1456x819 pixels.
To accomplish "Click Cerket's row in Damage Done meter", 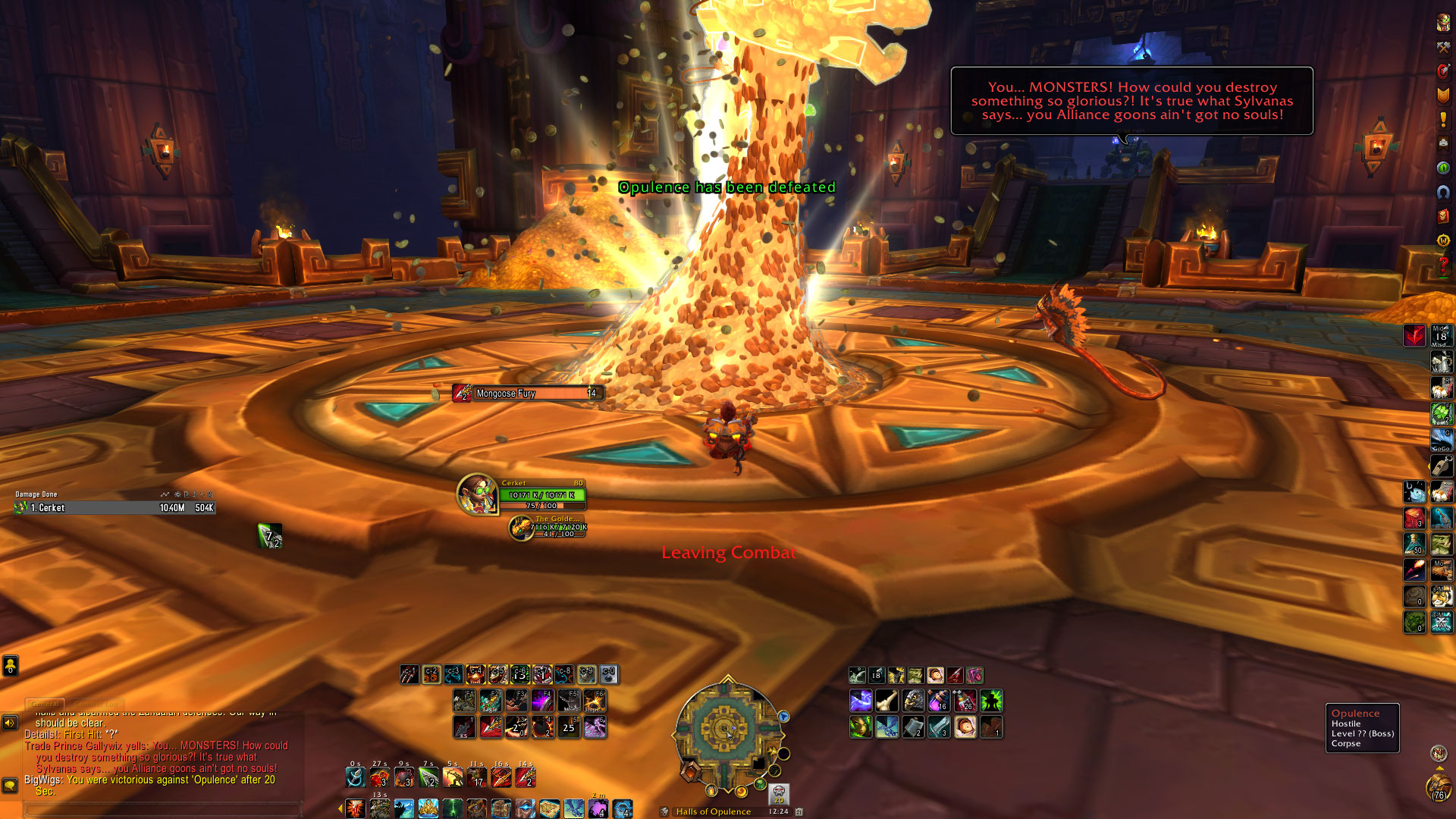I will coord(114,508).
